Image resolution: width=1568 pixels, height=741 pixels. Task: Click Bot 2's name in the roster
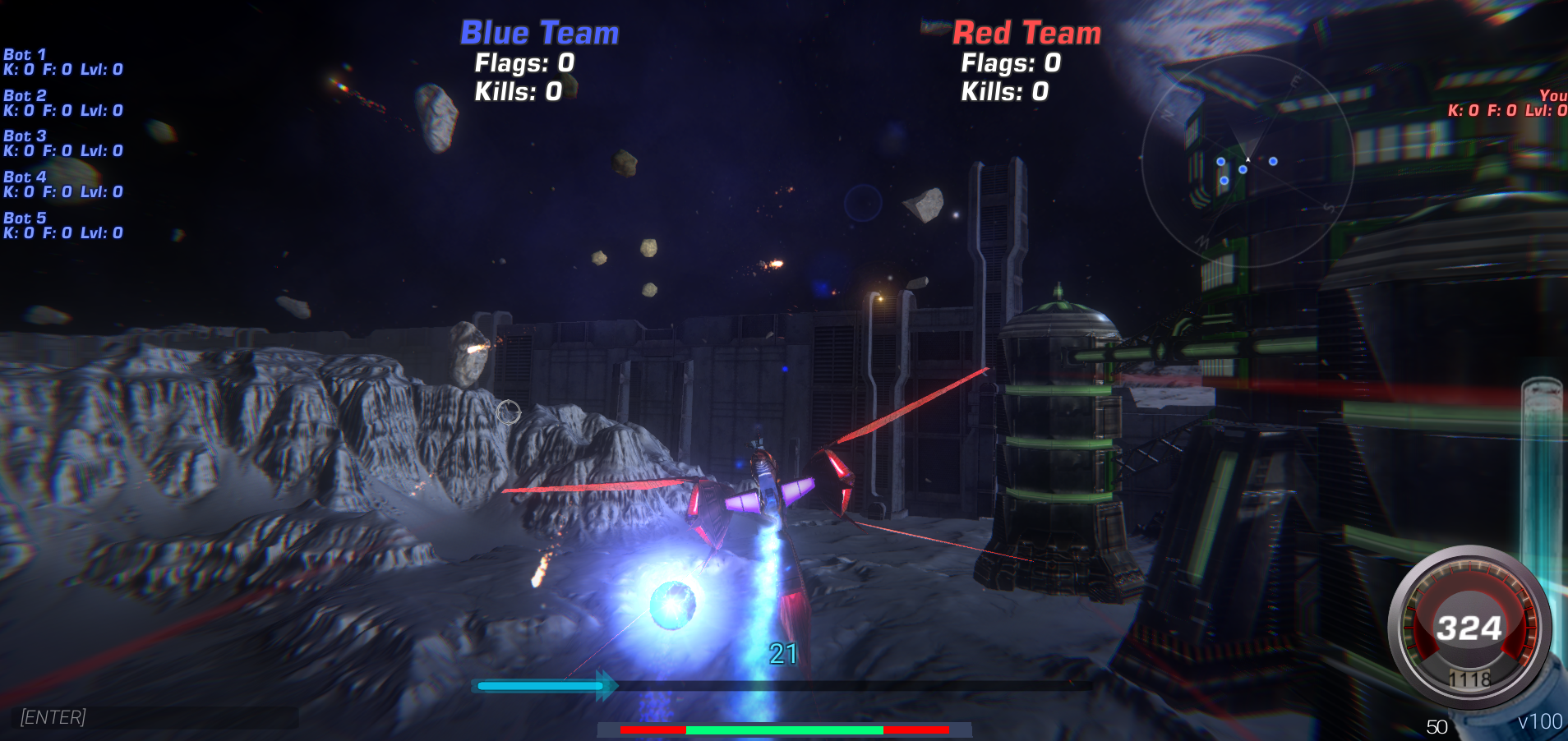point(25,95)
